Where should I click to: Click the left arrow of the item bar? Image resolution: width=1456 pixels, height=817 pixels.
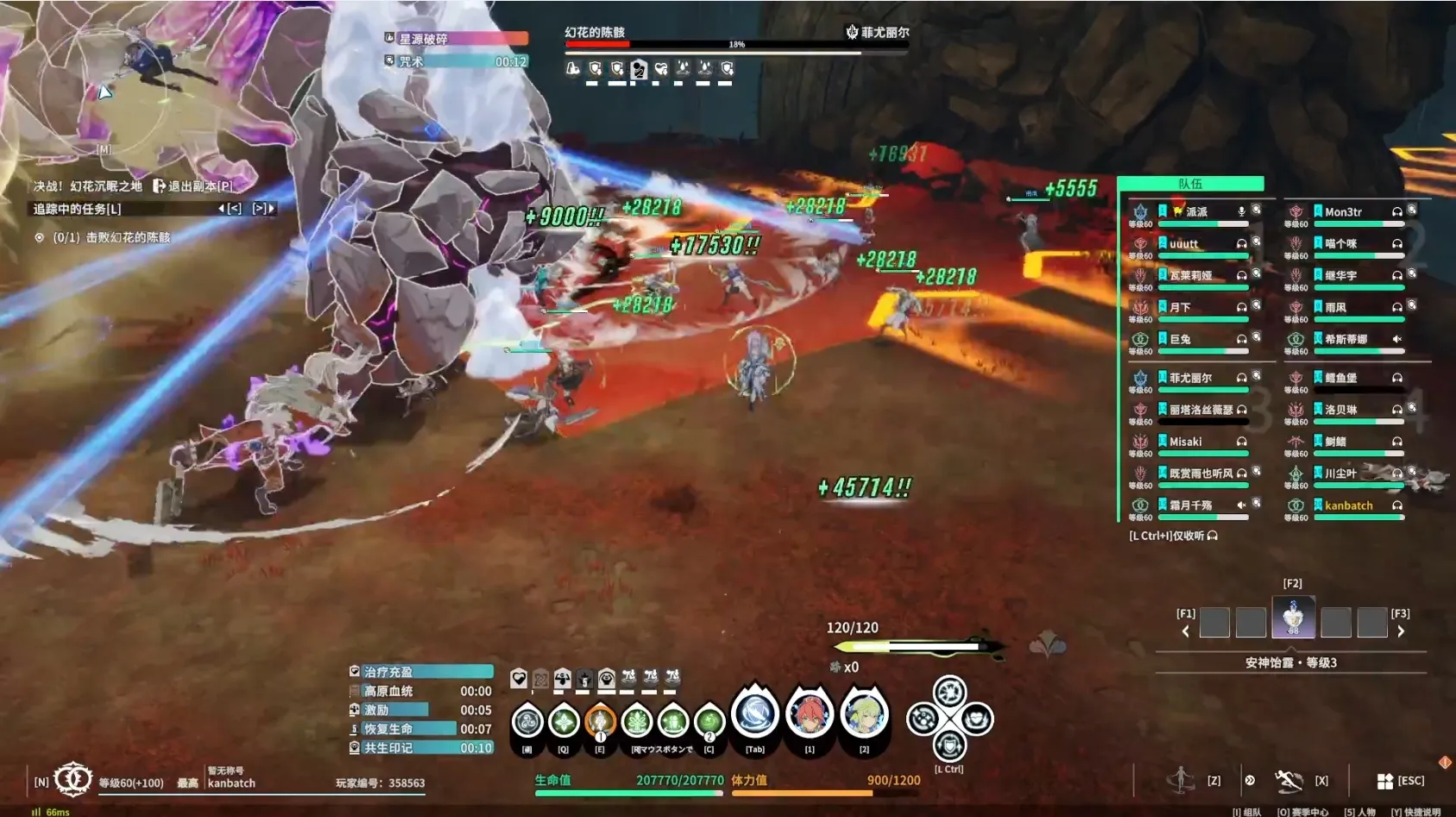coord(1186,632)
